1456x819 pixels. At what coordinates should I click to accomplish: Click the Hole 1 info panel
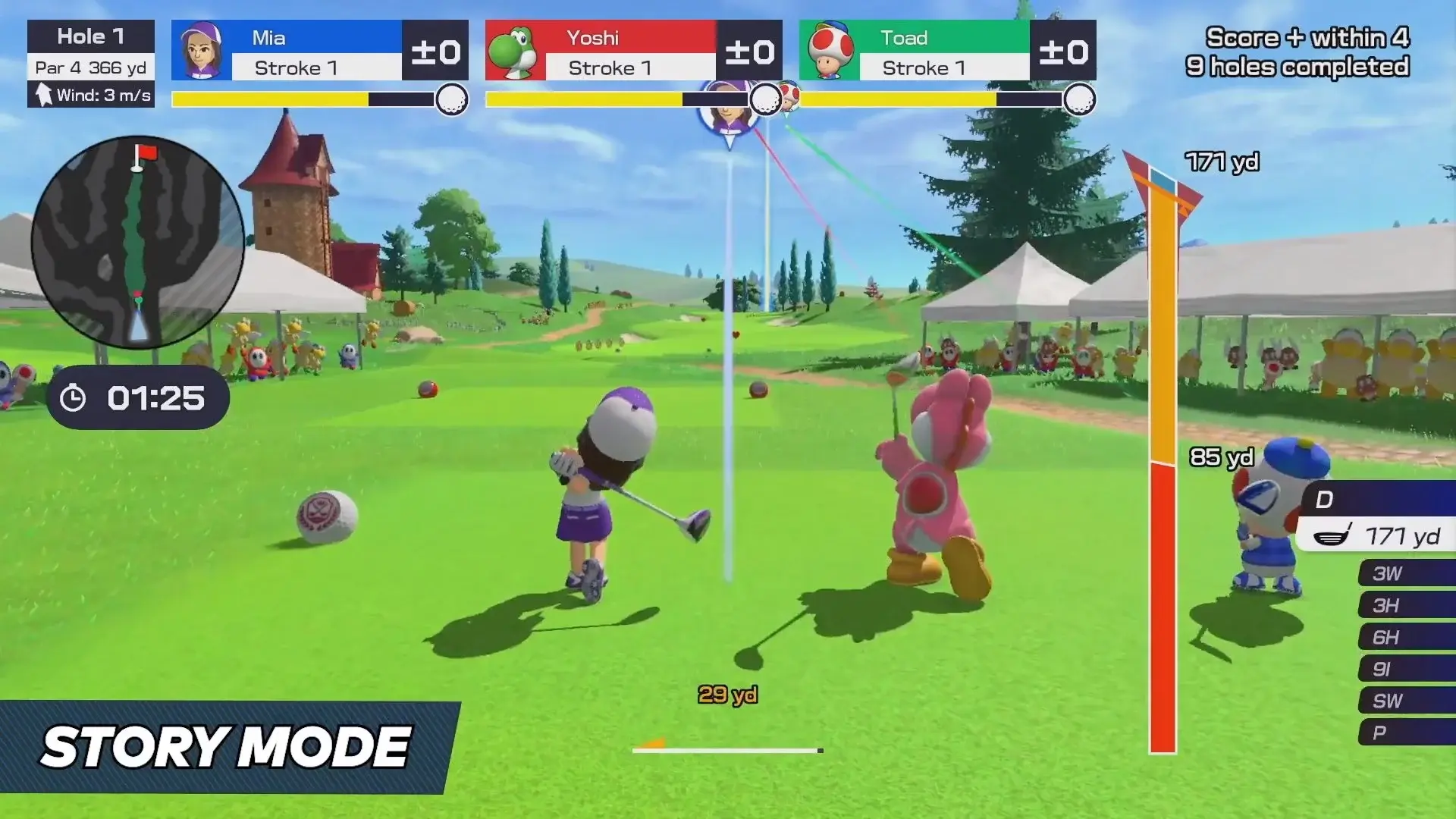91,64
